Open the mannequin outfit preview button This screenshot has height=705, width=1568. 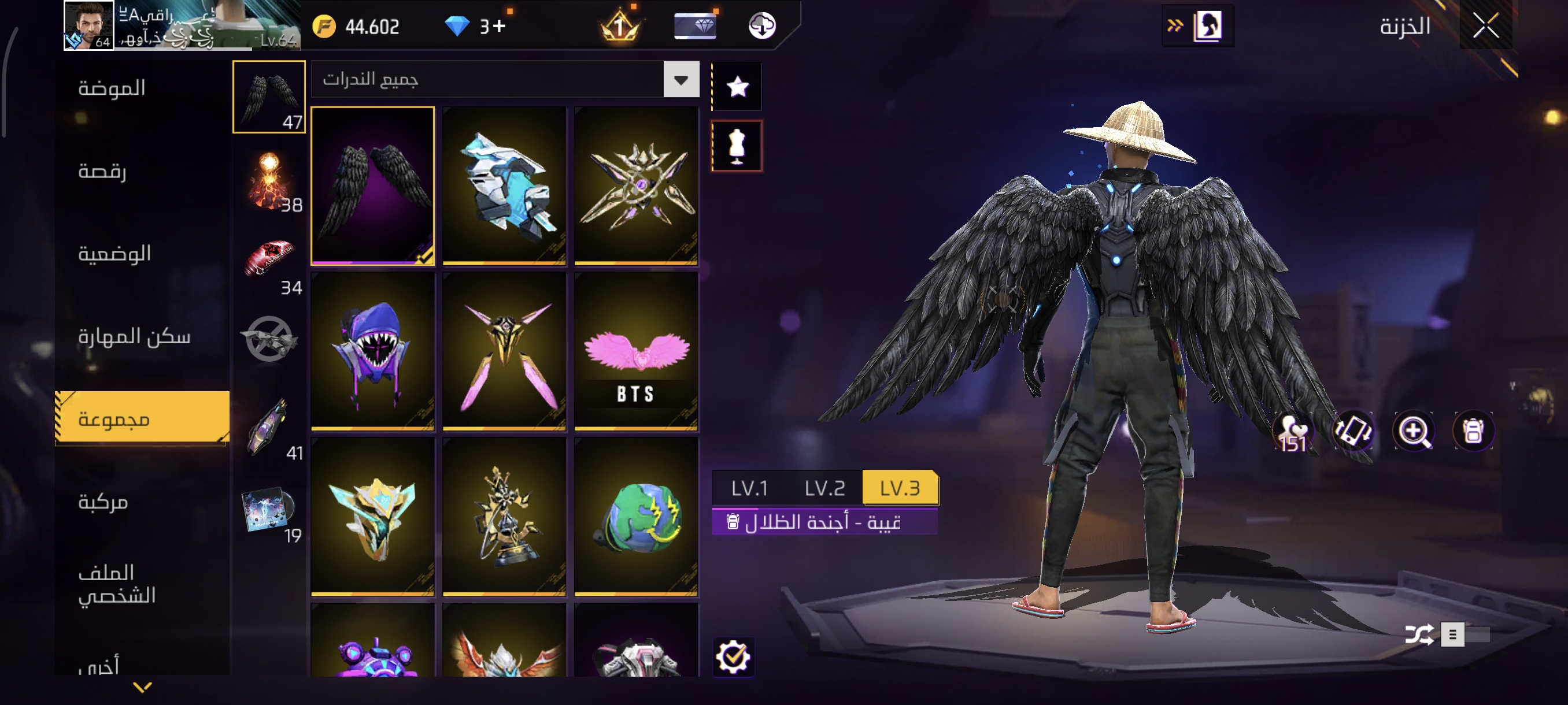tap(737, 146)
